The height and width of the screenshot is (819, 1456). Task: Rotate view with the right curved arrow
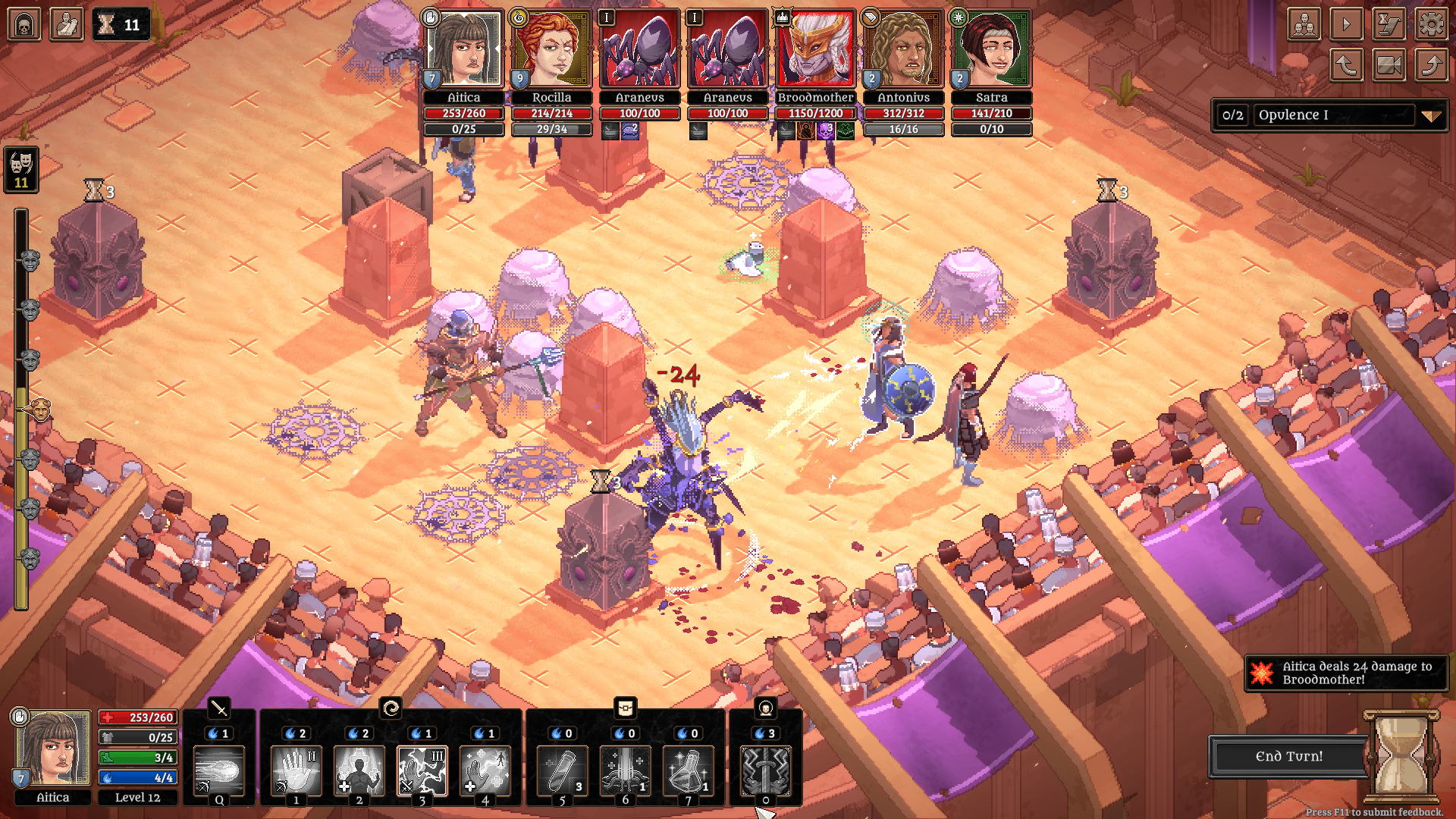click(x=1431, y=65)
